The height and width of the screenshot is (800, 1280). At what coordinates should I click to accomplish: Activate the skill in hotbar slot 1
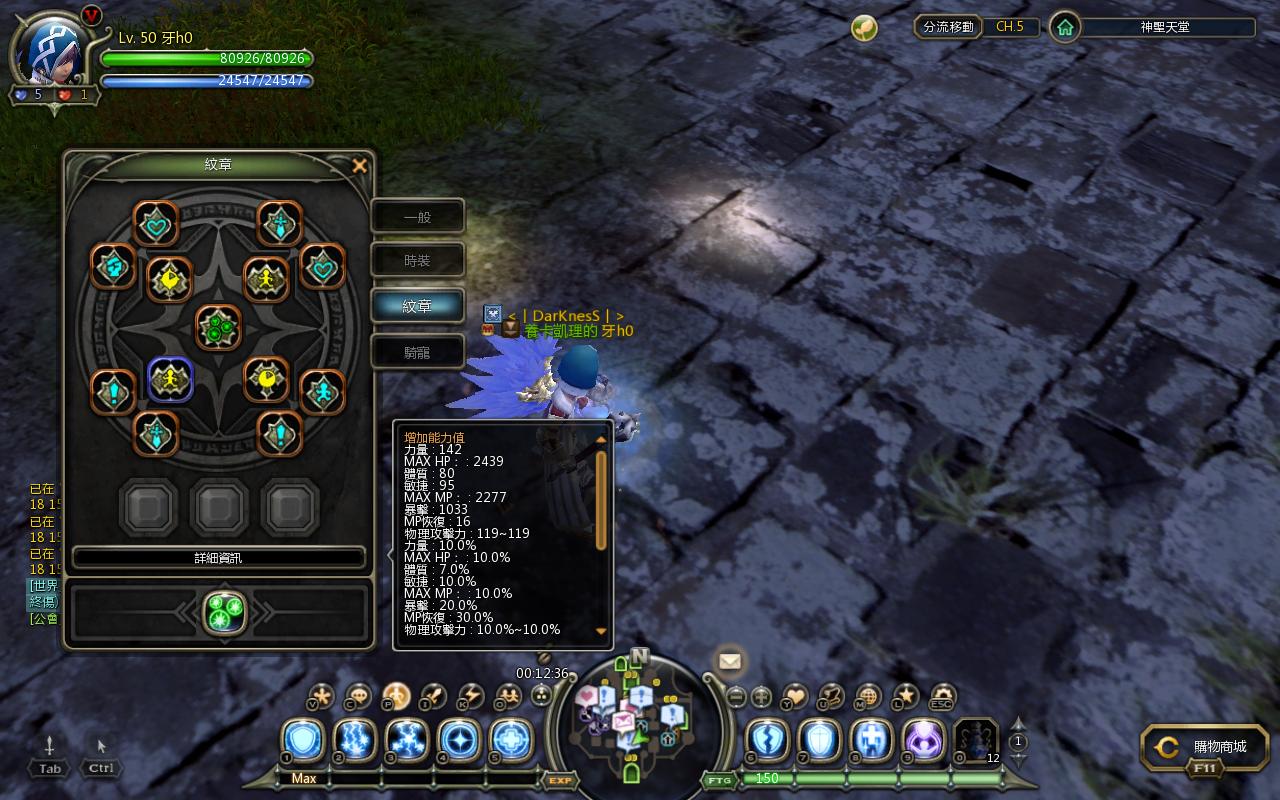[x=302, y=741]
